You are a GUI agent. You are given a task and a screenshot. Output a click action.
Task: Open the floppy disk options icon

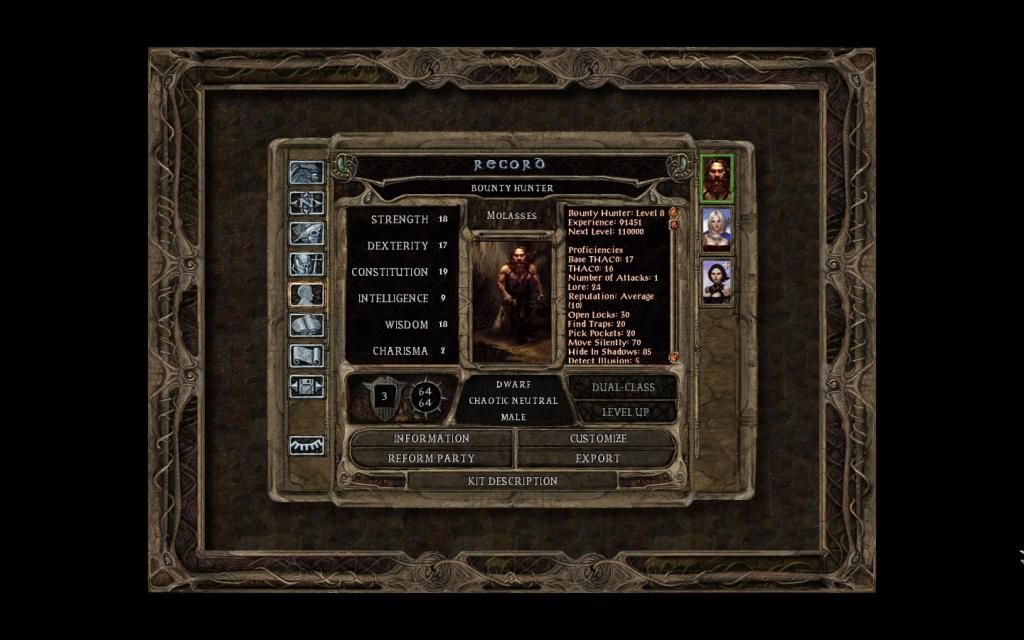click(306, 385)
